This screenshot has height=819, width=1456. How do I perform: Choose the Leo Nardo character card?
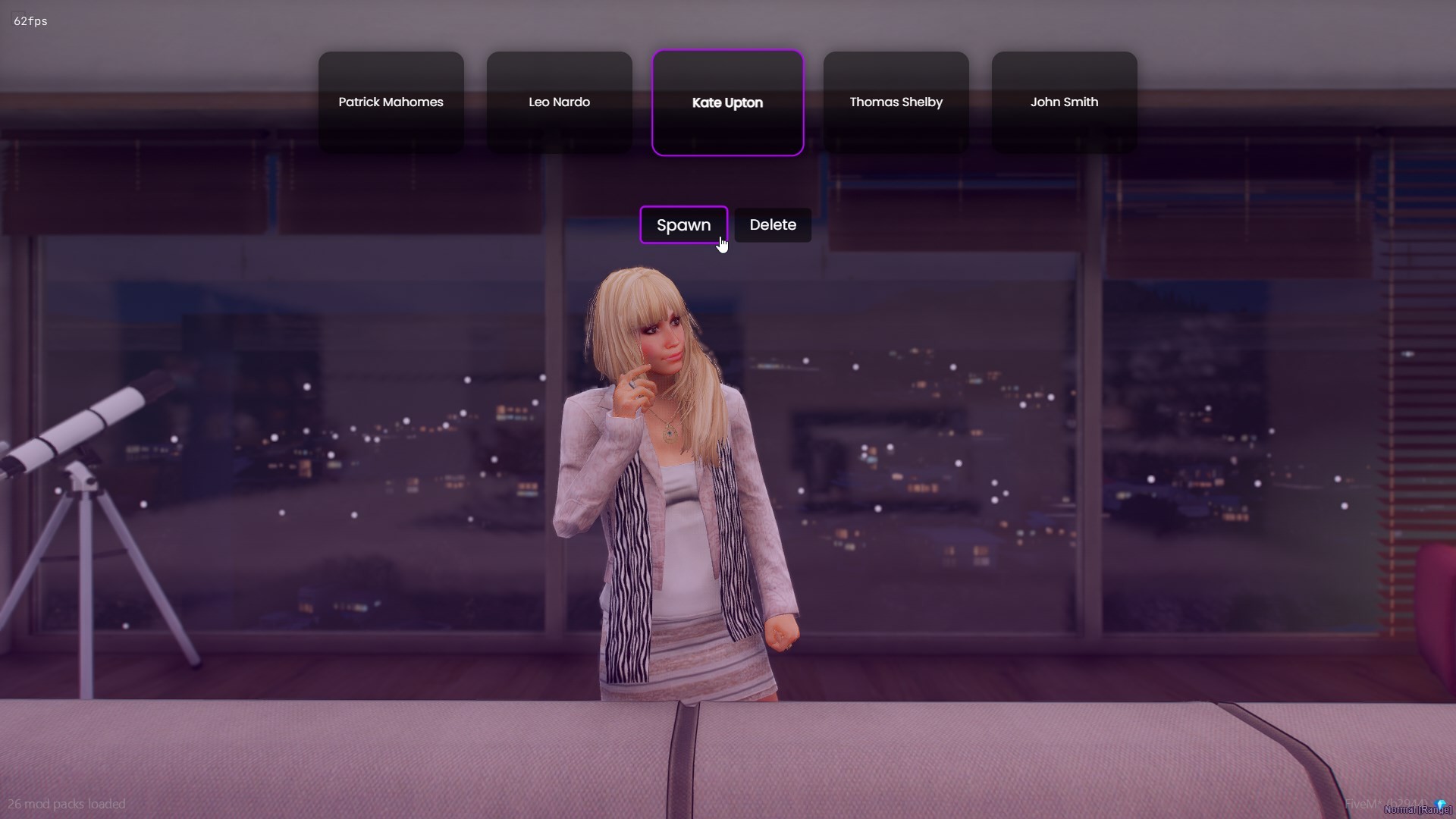pyautogui.click(x=559, y=102)
